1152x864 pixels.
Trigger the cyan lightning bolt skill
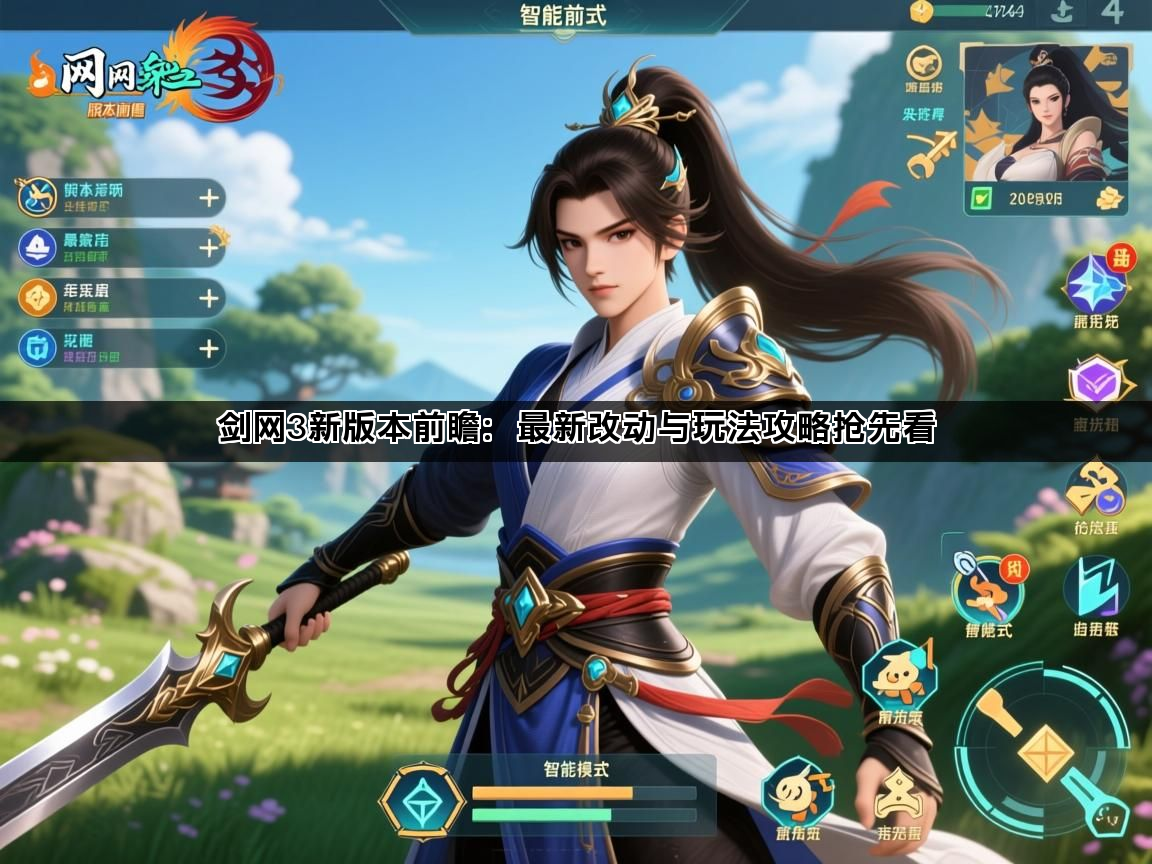[1095, 587]
